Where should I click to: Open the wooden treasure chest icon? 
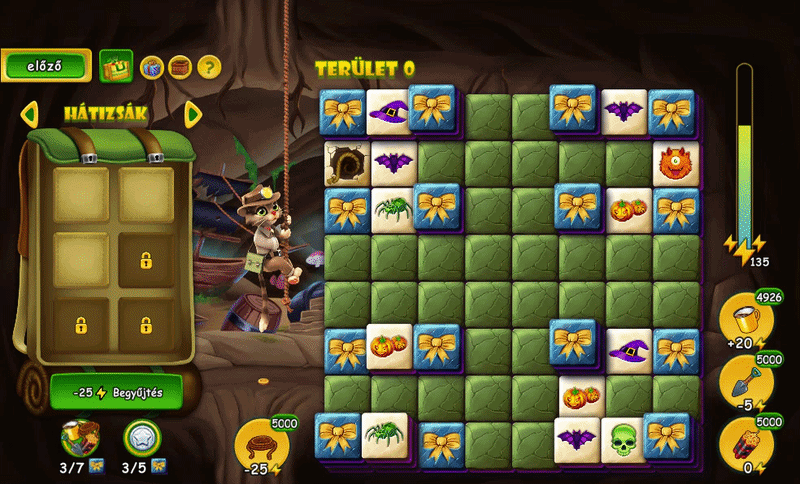180,67
